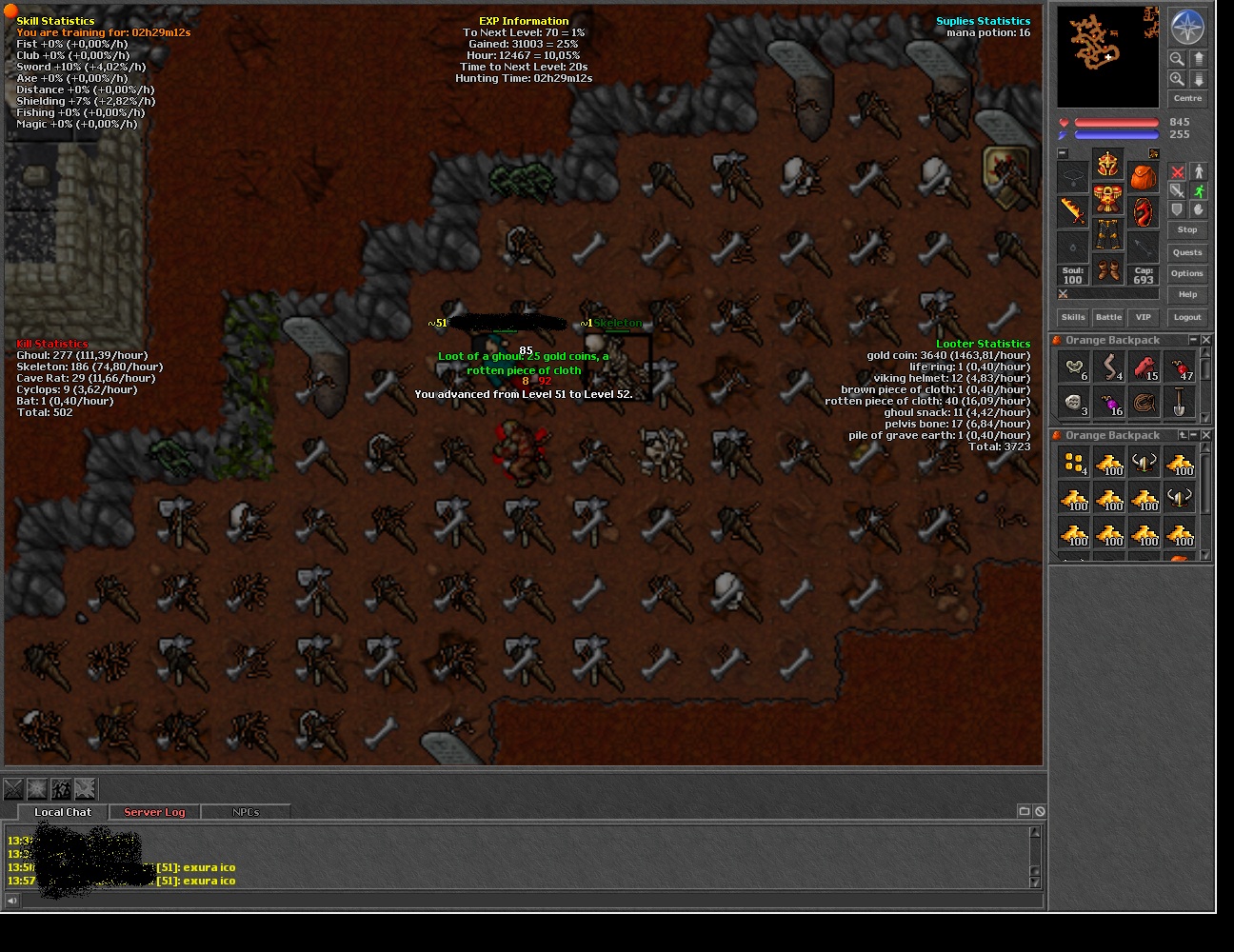Open the equipped orange backpack

click(1143, 178)
